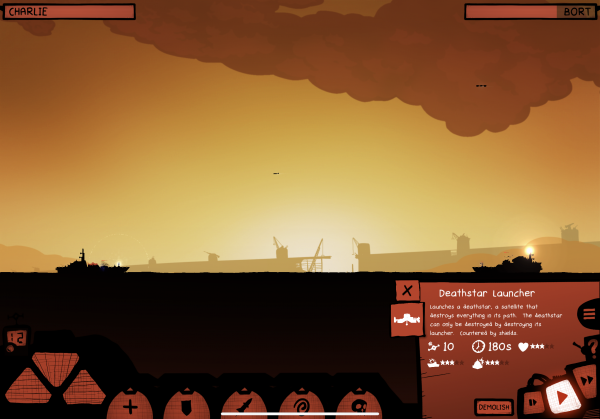
Task: Click the left triangle navigation pad
Action: tap(27, 388)
